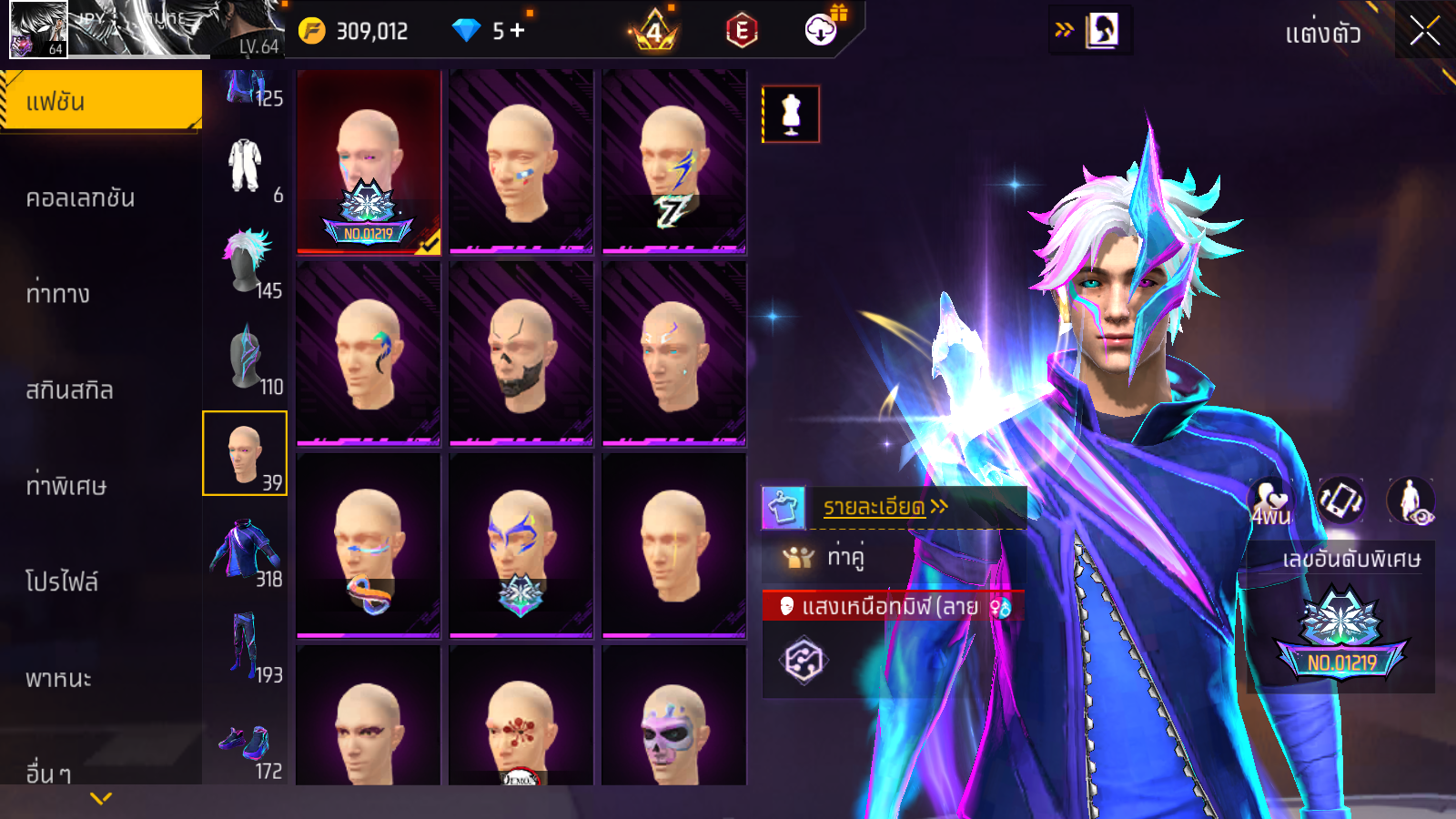Select the Z-logo lightning face paint
Viewport: 1456px width, 819px height.
click(673, 162)
